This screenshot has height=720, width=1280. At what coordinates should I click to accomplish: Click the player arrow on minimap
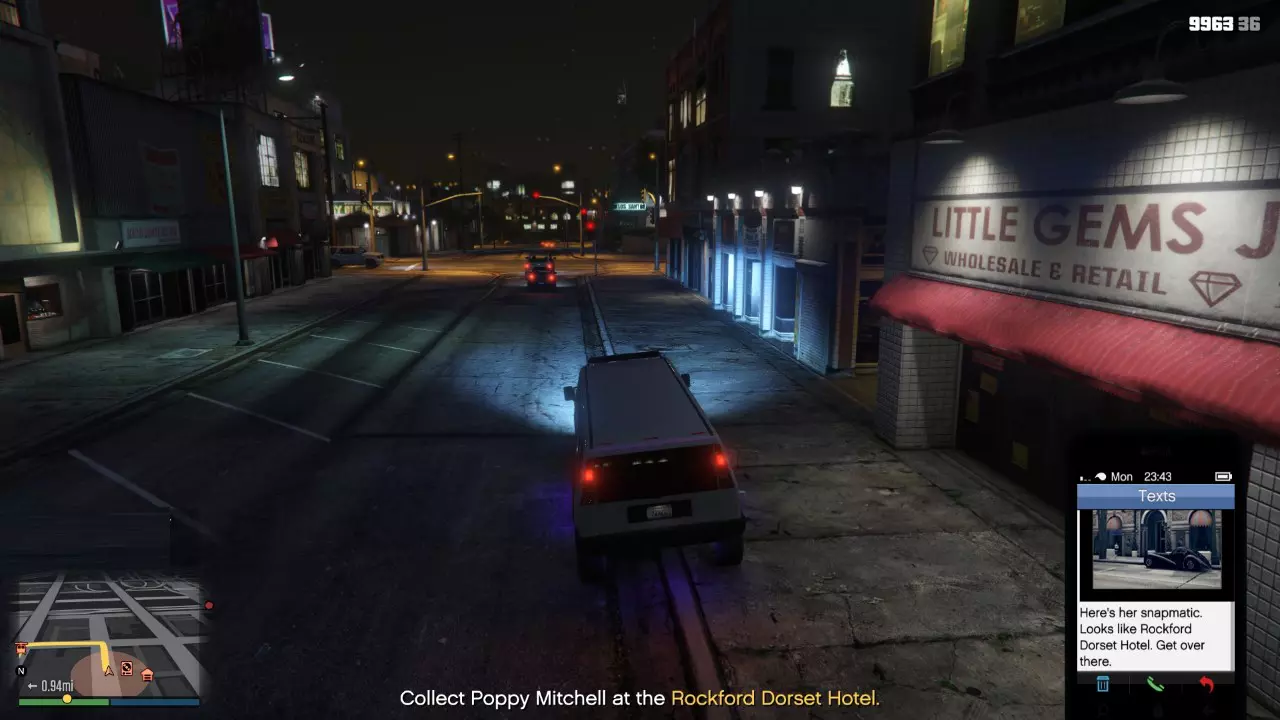tap(108, 670)
